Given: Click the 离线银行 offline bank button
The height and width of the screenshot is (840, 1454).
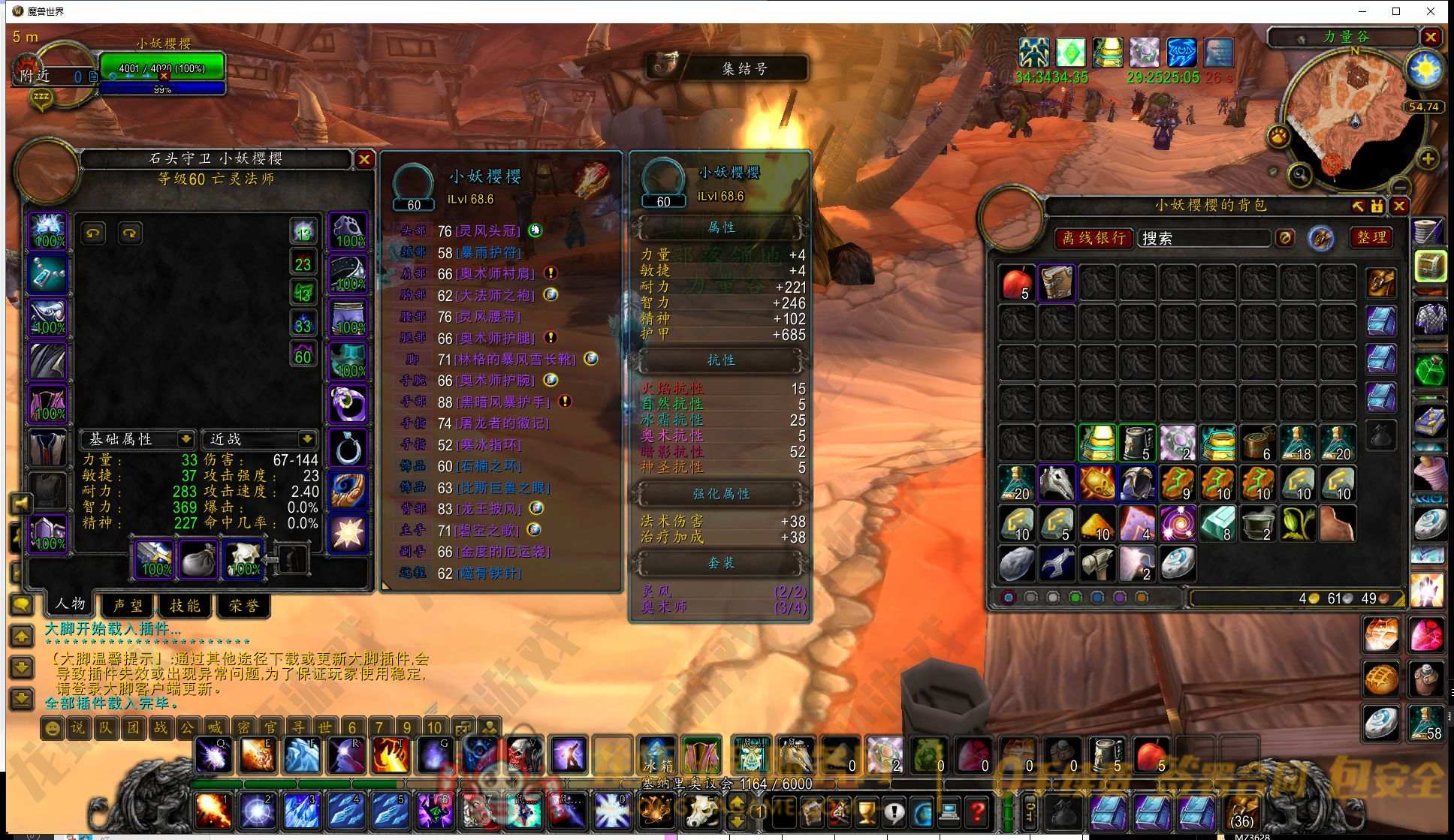Looking at the screenshot, I should point(1094,238).
